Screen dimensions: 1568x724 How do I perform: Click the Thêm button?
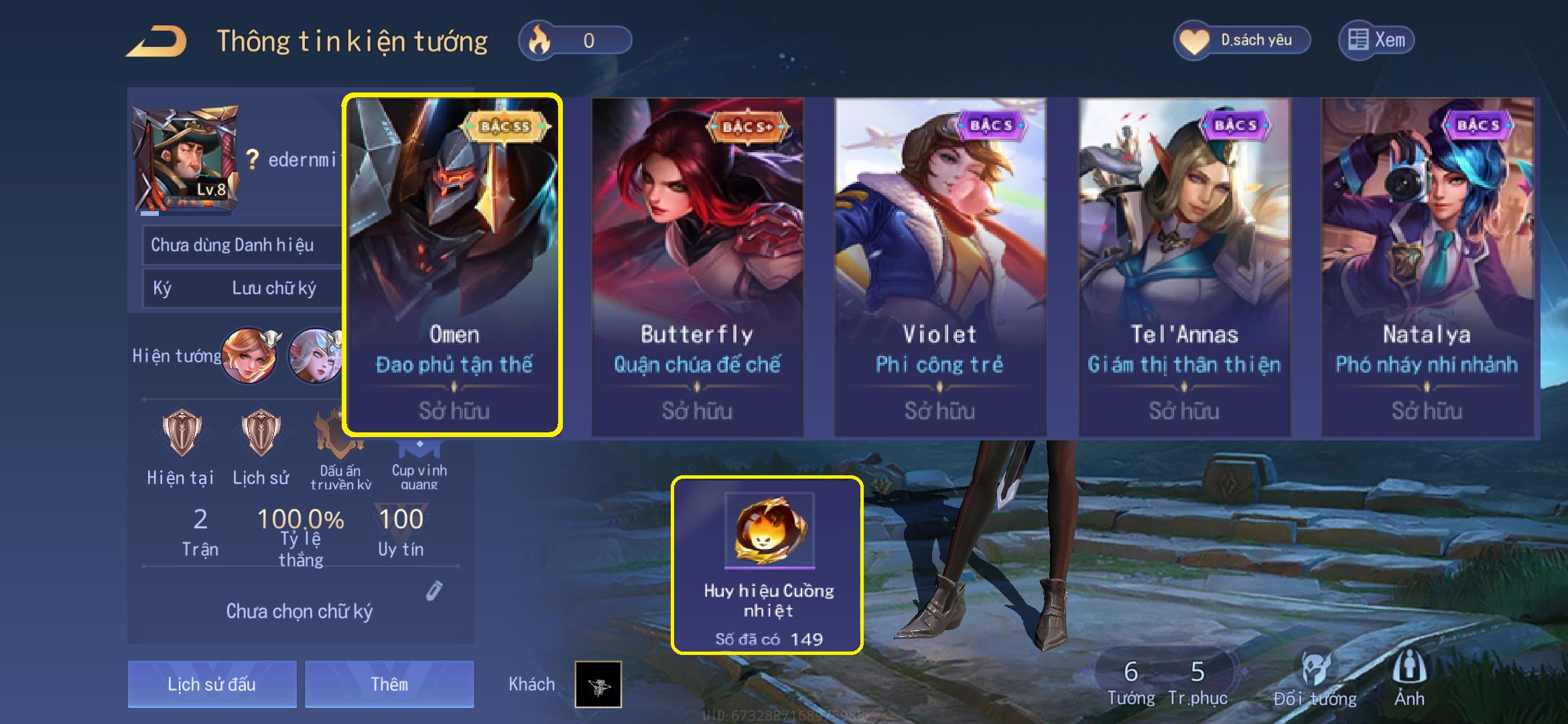tap(389, 684)
